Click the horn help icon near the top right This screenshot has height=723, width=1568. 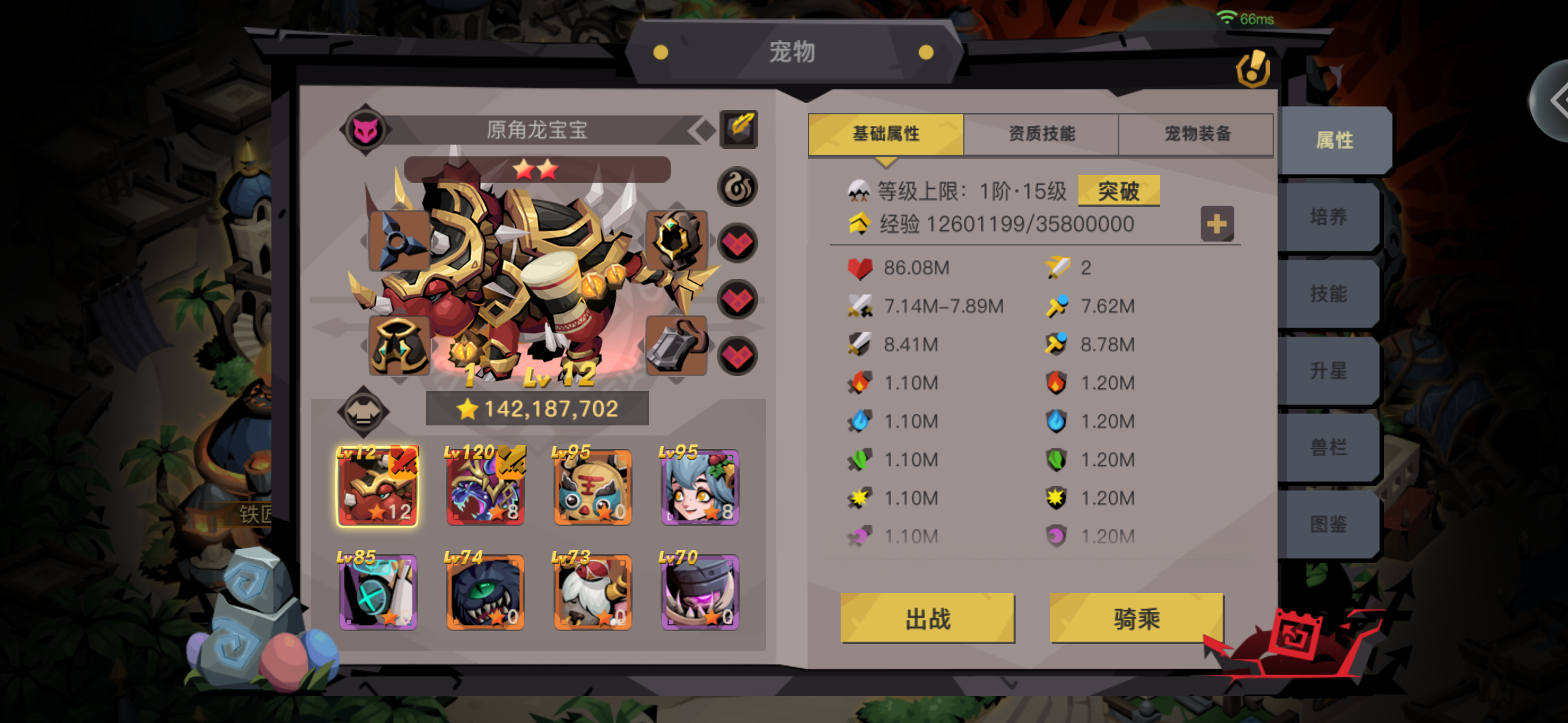1253,69
